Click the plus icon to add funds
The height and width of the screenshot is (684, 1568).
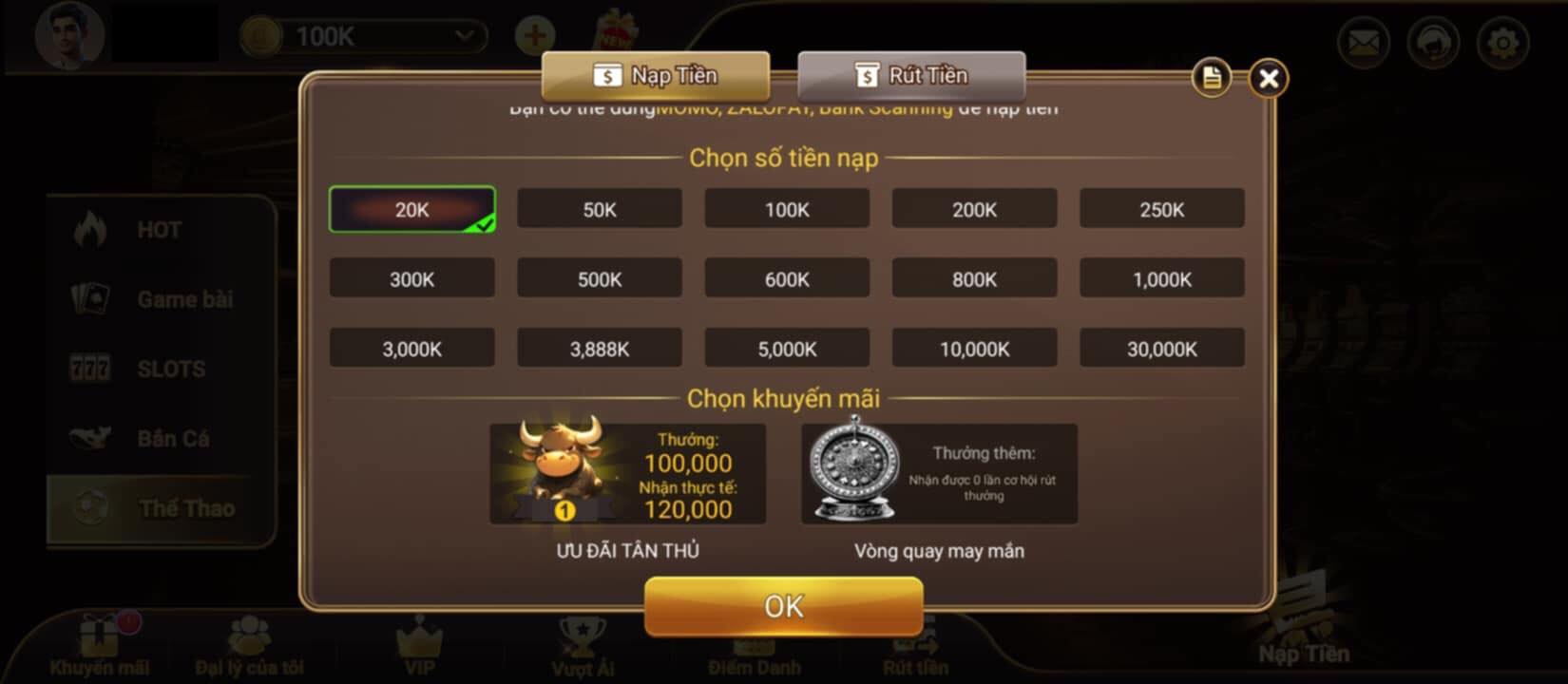[x=532, y=35]
